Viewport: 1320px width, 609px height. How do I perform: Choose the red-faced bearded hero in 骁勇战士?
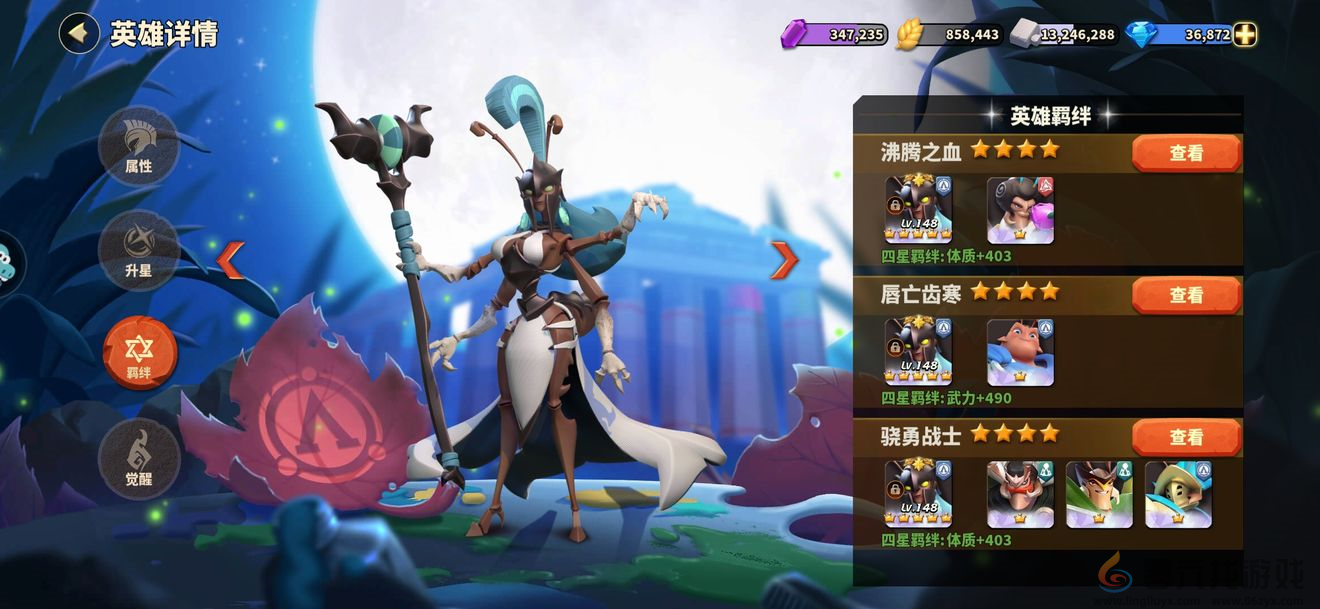[x=1020, y=494]
